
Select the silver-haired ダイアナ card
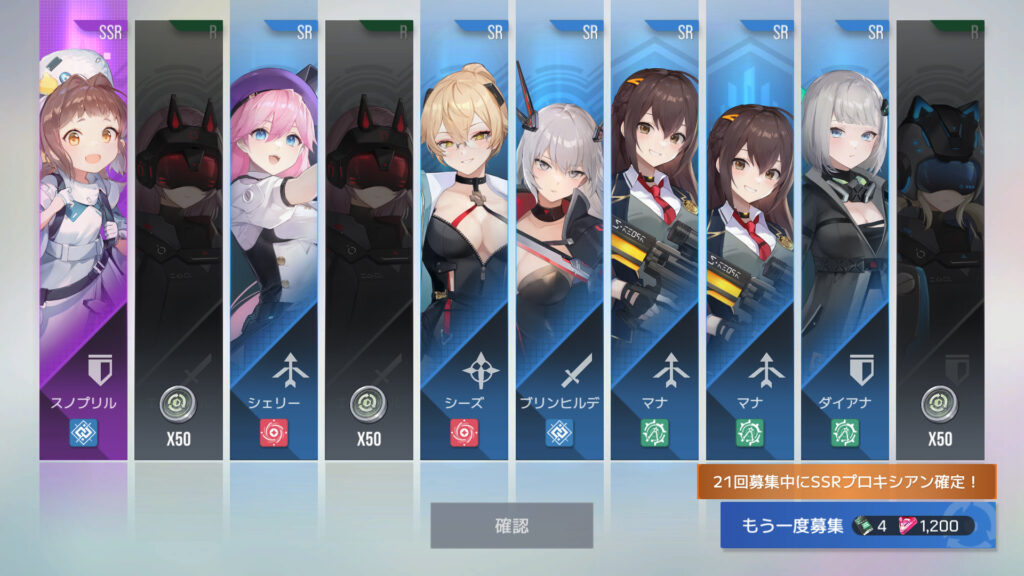844,240
